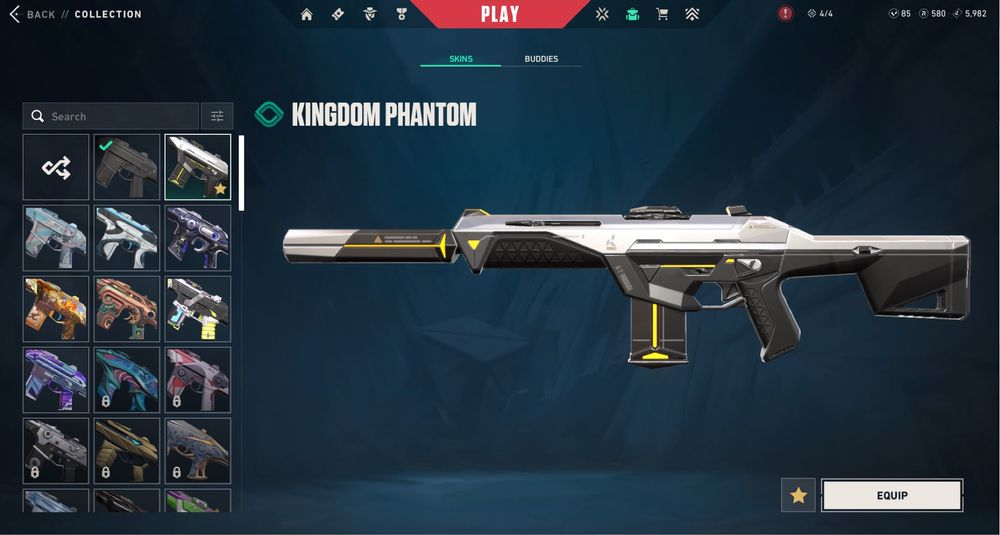Focus the skin search field

[110, 116]
